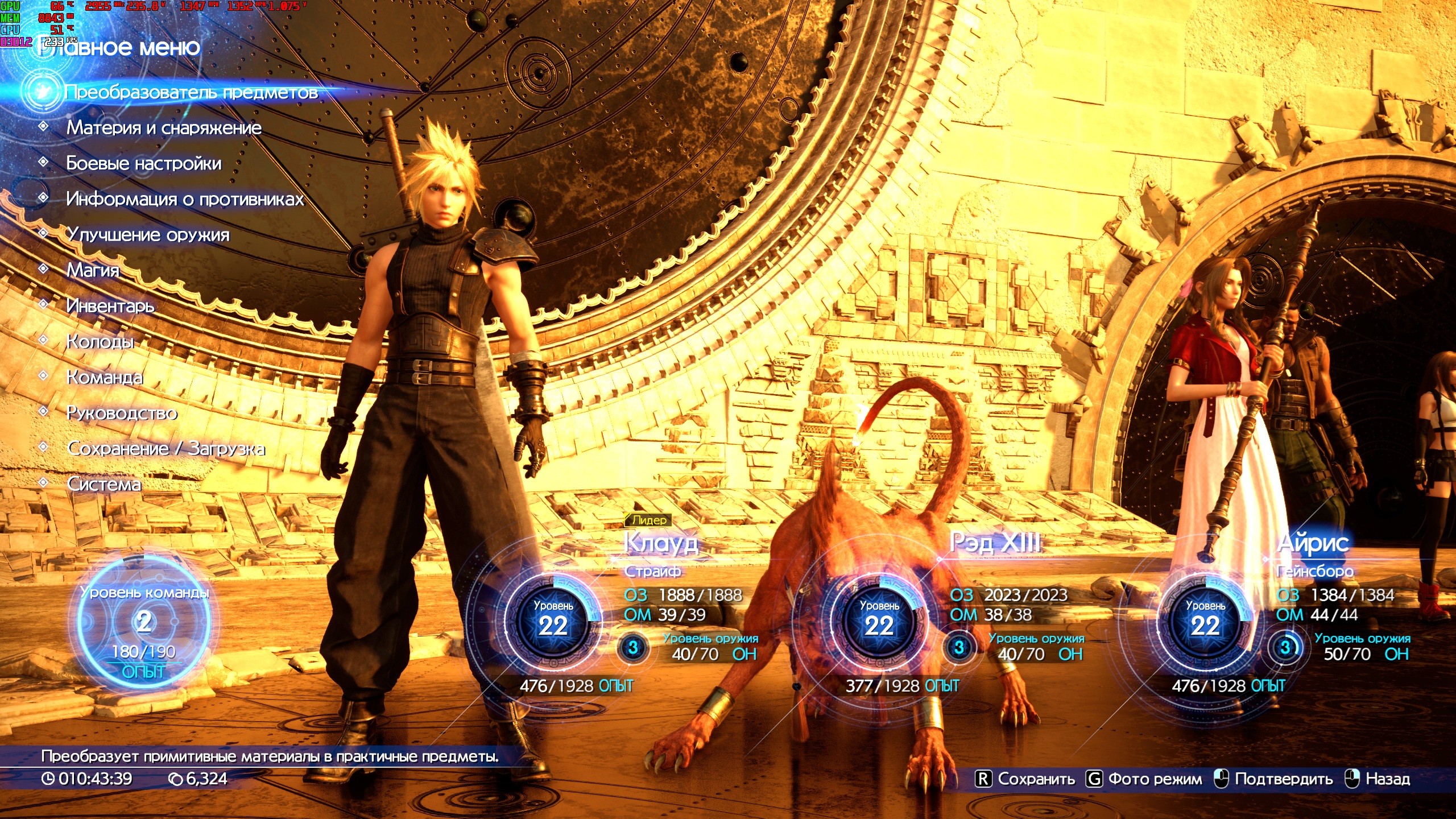Open the Команда menu

coord(105,377)
